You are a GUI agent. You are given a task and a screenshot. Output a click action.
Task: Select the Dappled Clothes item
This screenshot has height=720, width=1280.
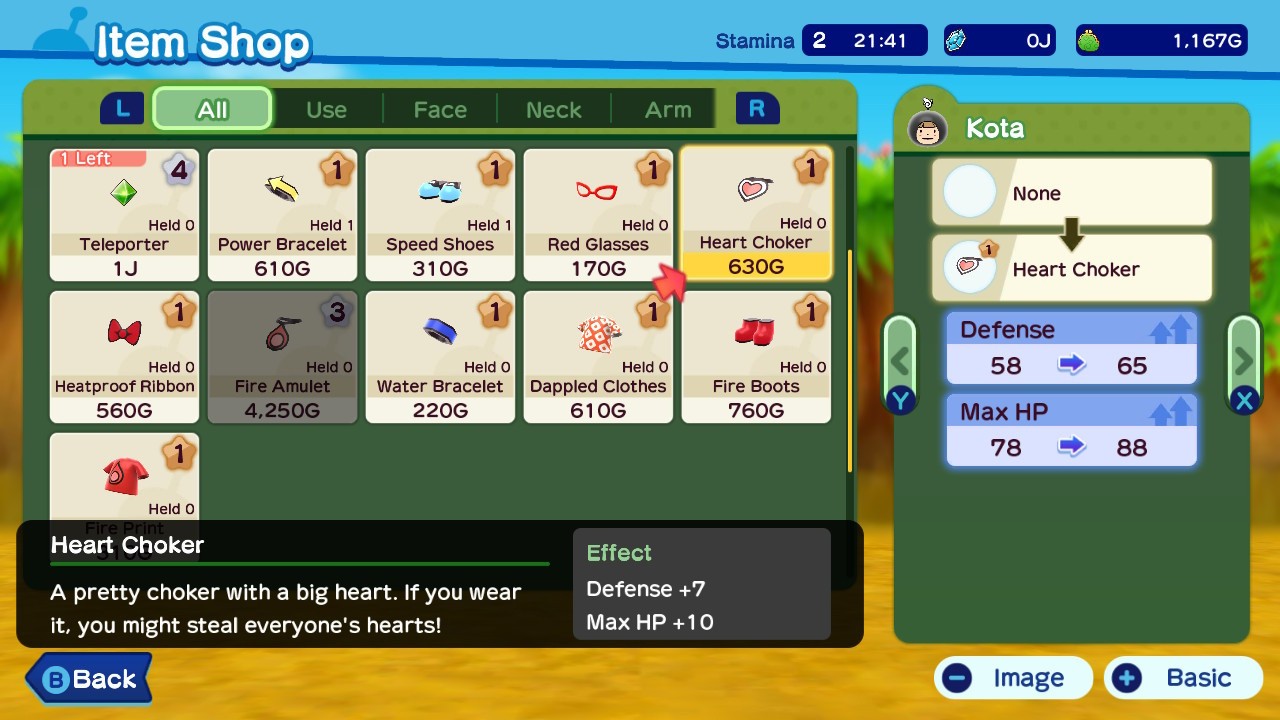coord(598,357)
